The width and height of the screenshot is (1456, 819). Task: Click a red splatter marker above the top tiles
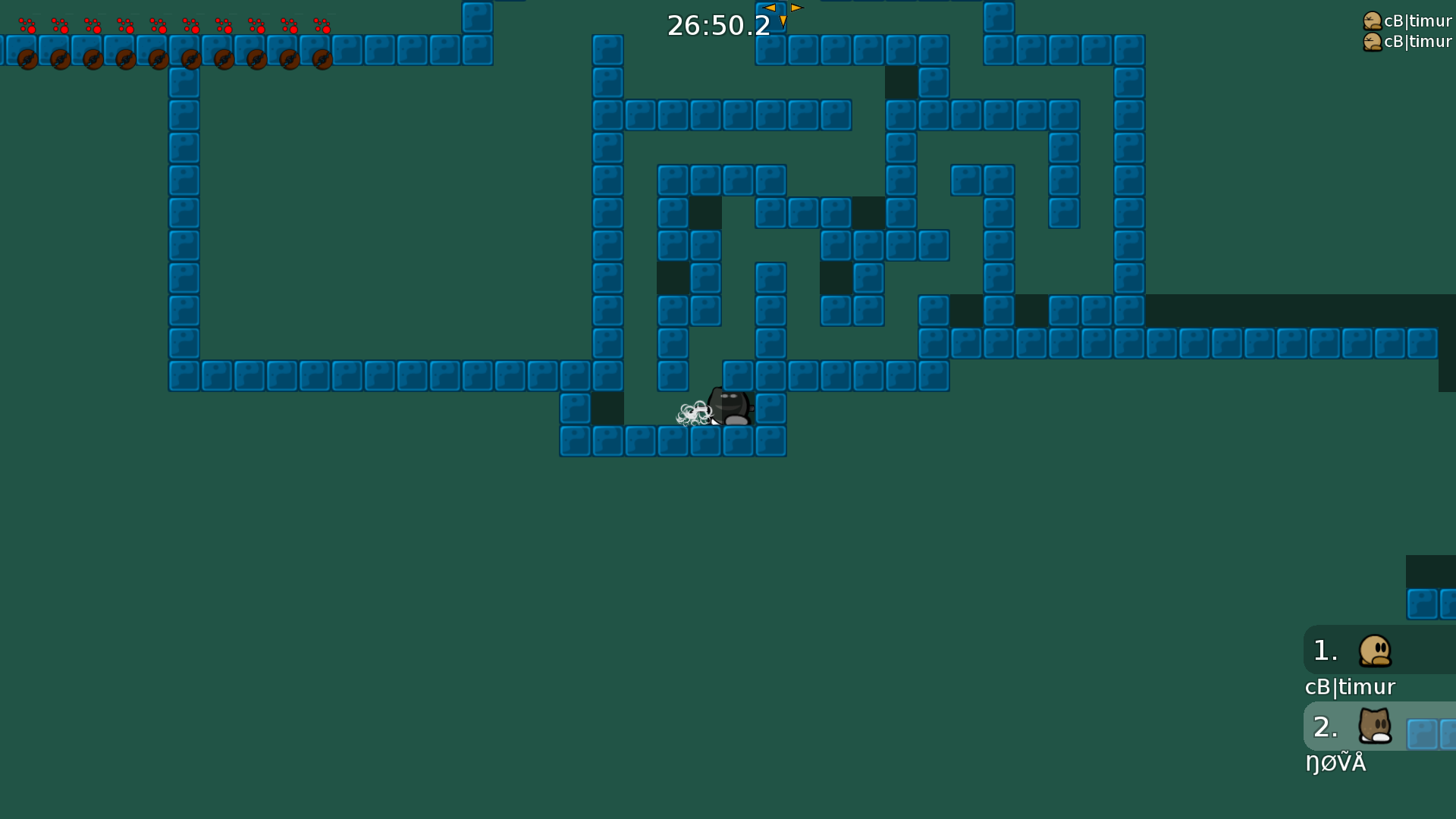[29, 25]
